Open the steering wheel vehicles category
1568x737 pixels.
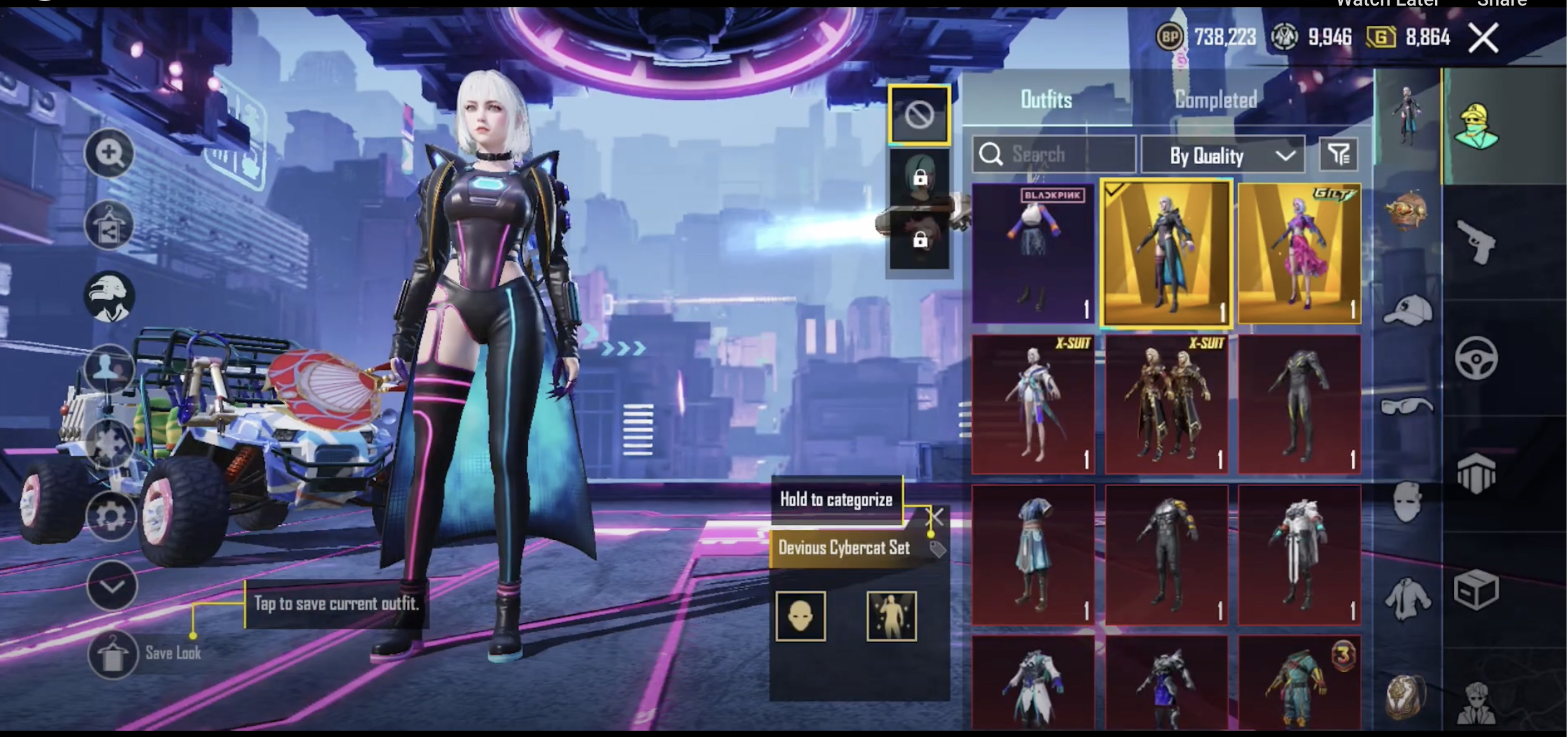[x=1476, y=358]
